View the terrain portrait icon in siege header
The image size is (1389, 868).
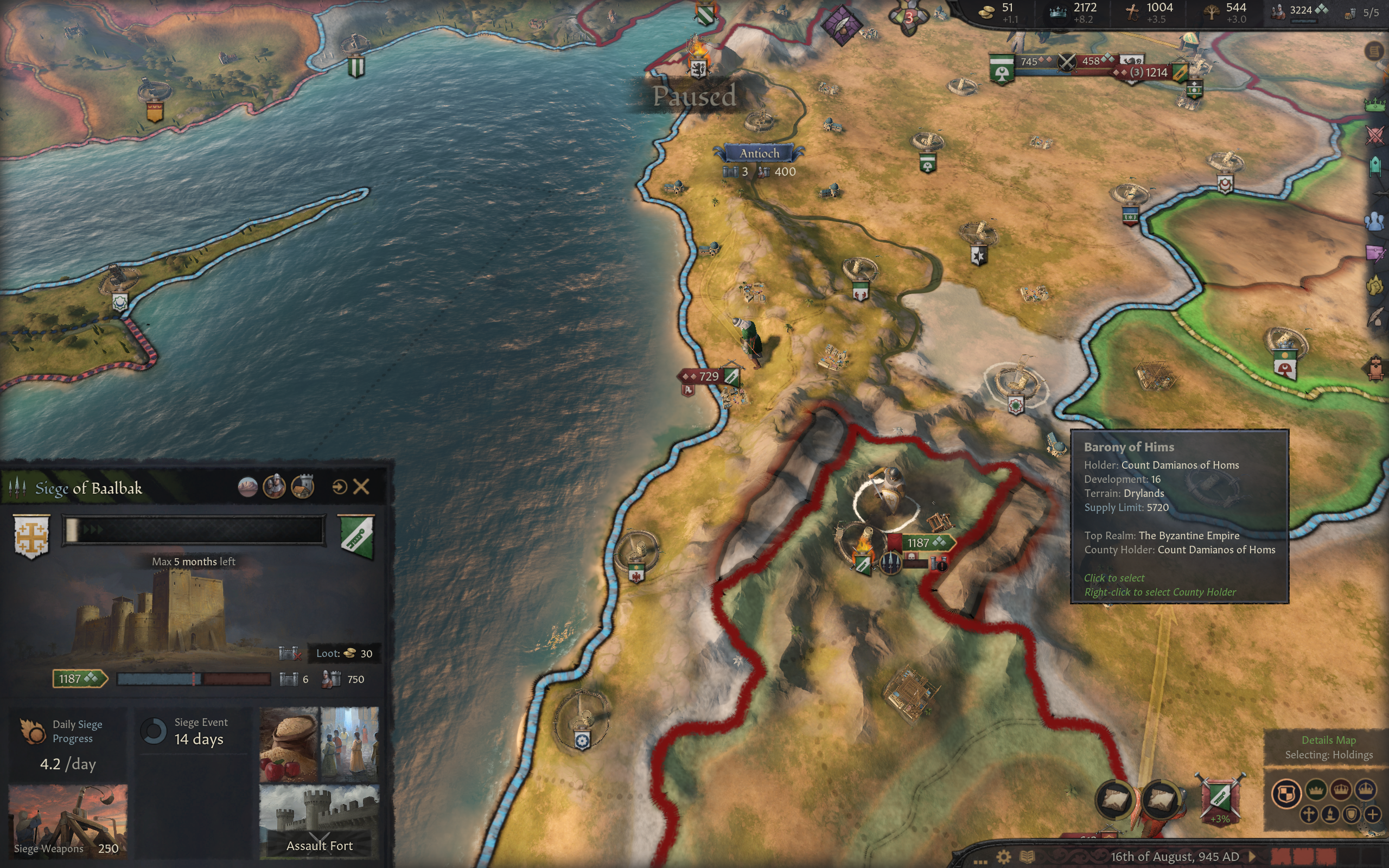(x=247, y=487)
